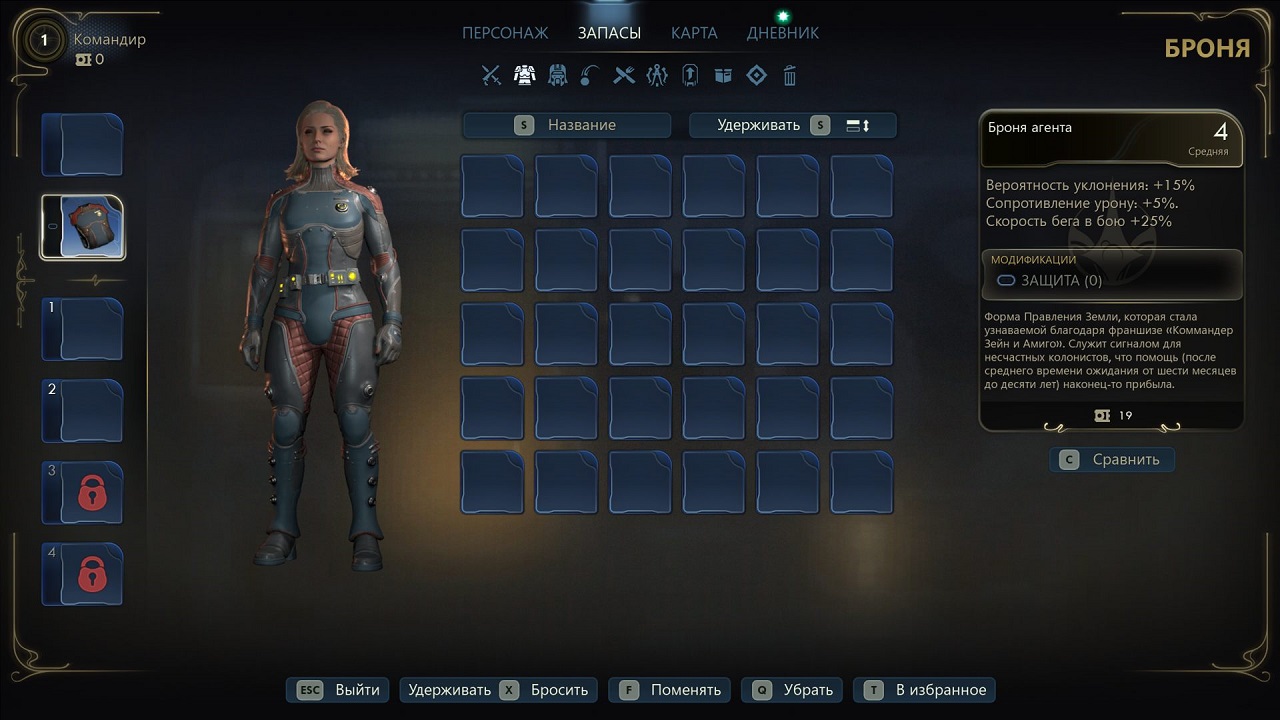Open the Запасы tab
The height and width of the screenshot is (720, 1280).
(609, 33)
